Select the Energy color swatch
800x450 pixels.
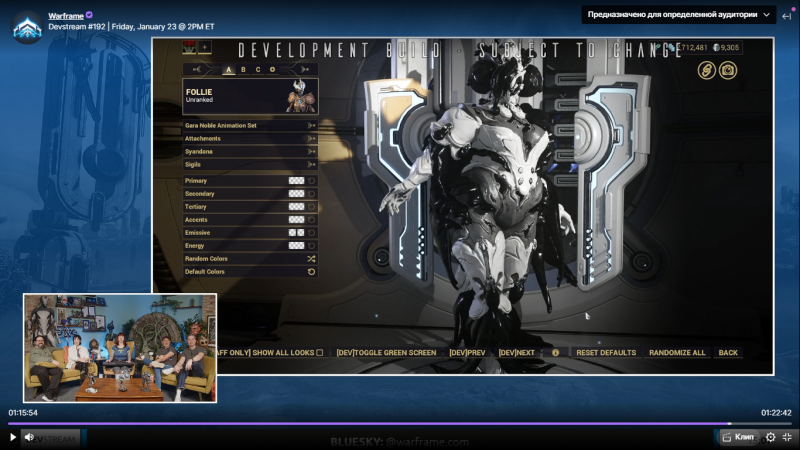pyautogui.click(x=296, y=245)
